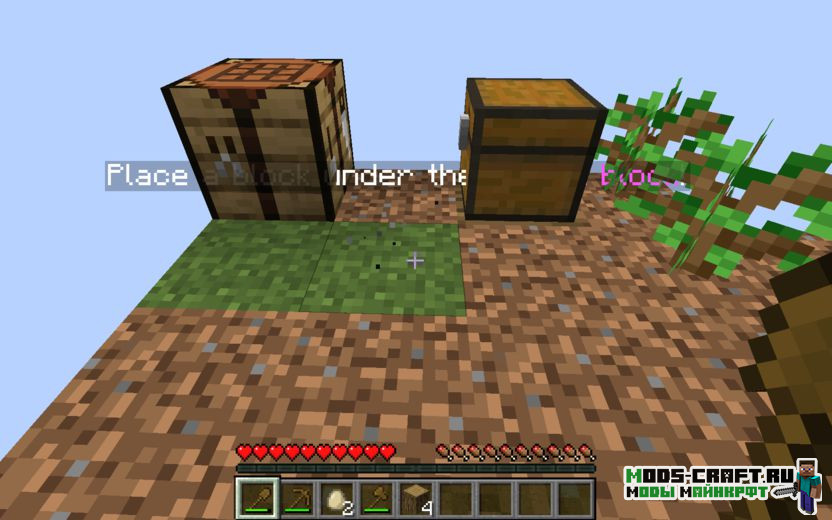Pick the oak log stack slot
The image size is (832, 520).
(415, 497)
